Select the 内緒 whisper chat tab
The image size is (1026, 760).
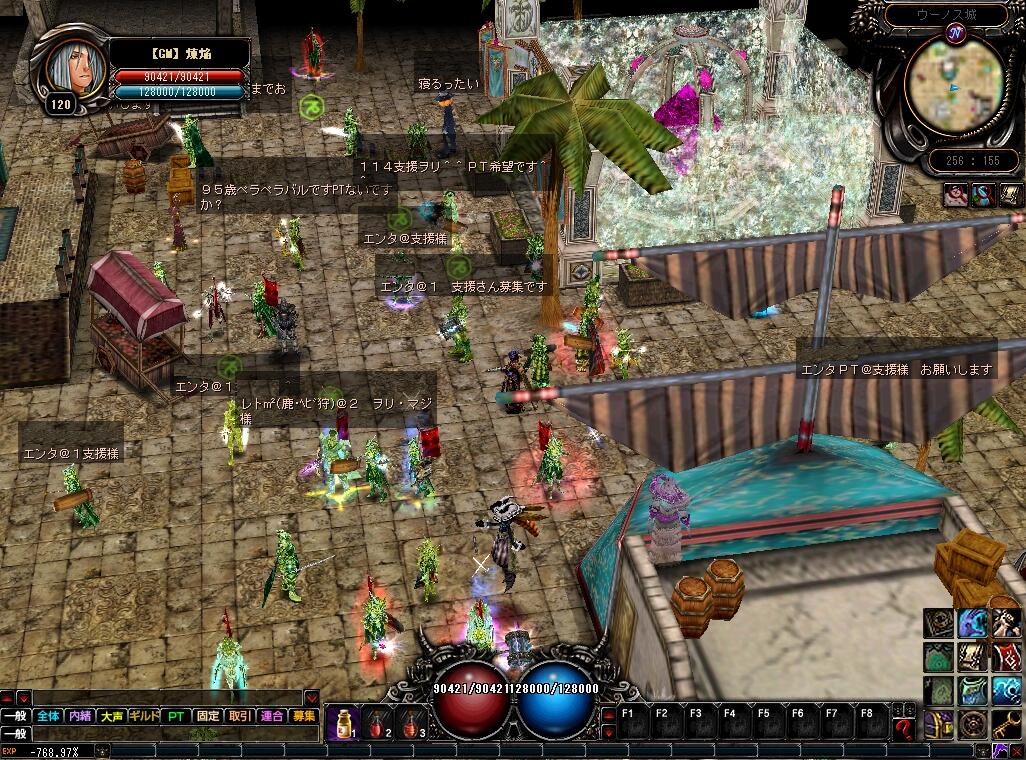coord(80,716)
